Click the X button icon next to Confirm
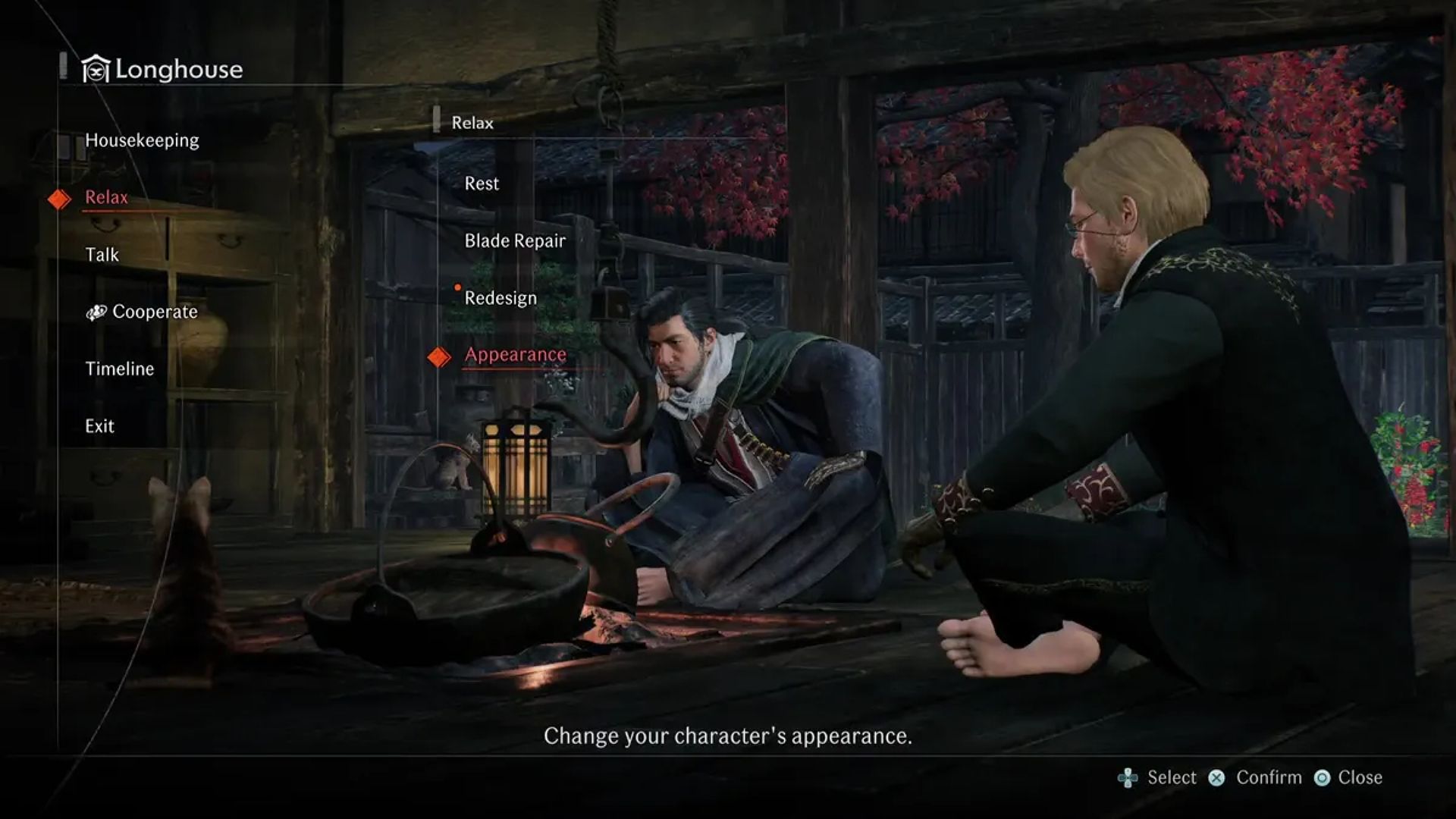The image size is (1456, 819). [1217, 777]
